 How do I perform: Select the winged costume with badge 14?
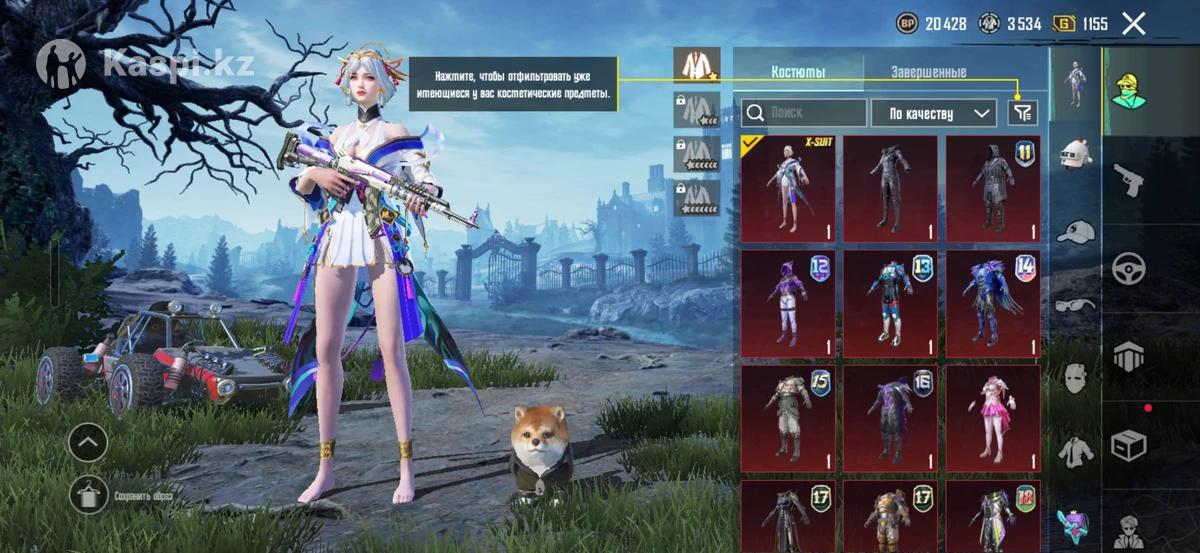(x=993, y=304)
